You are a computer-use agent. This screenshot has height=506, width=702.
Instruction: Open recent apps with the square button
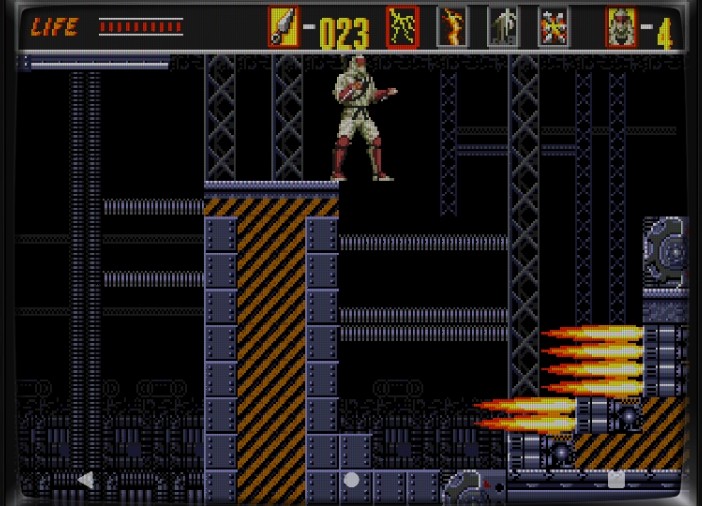click(616, 480)
